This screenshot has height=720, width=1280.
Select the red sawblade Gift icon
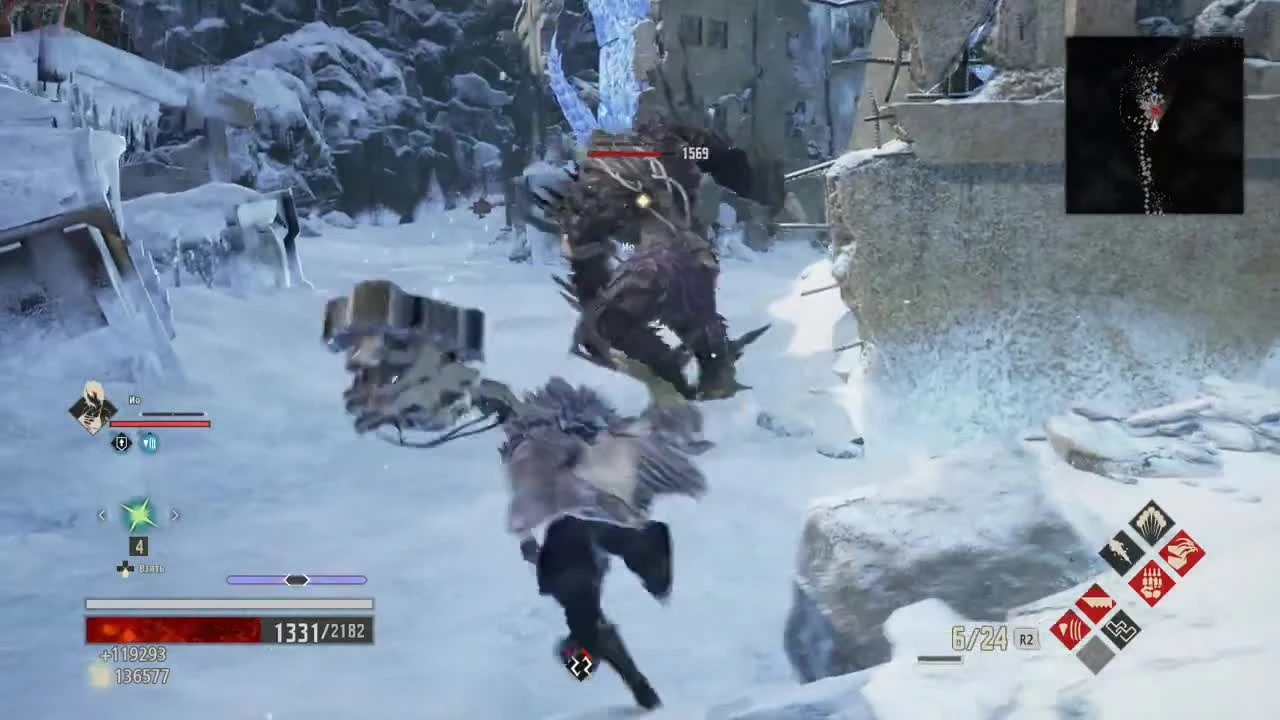(x=1094, y=600)
